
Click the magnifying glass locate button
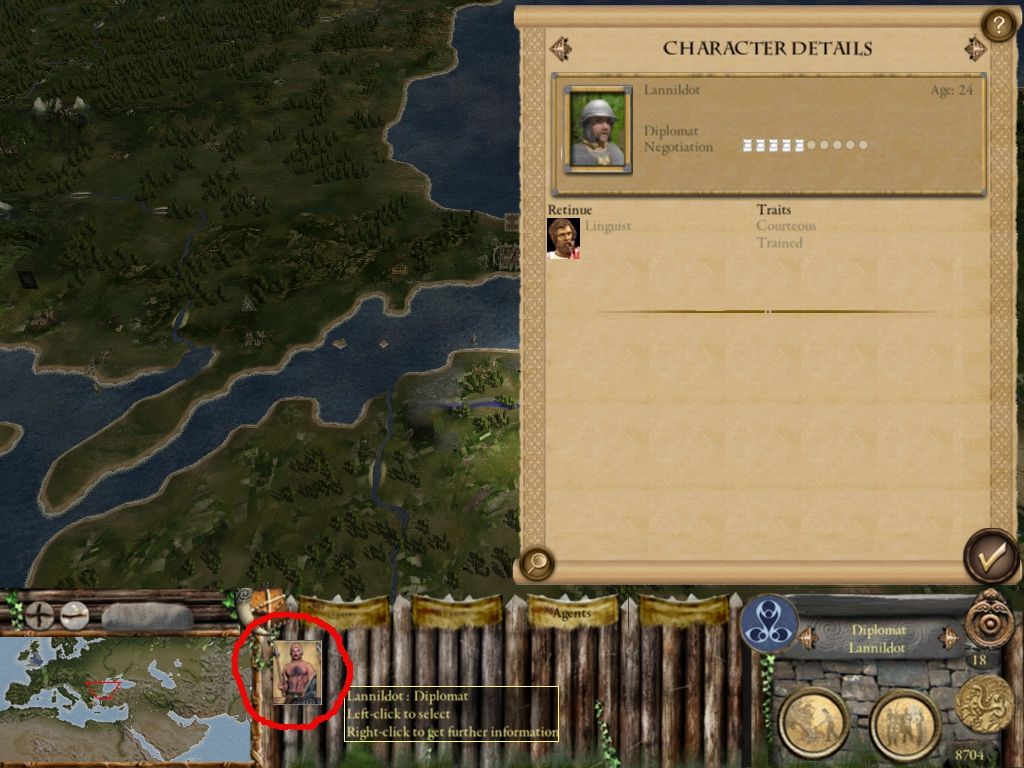click(x=537, y=564)
